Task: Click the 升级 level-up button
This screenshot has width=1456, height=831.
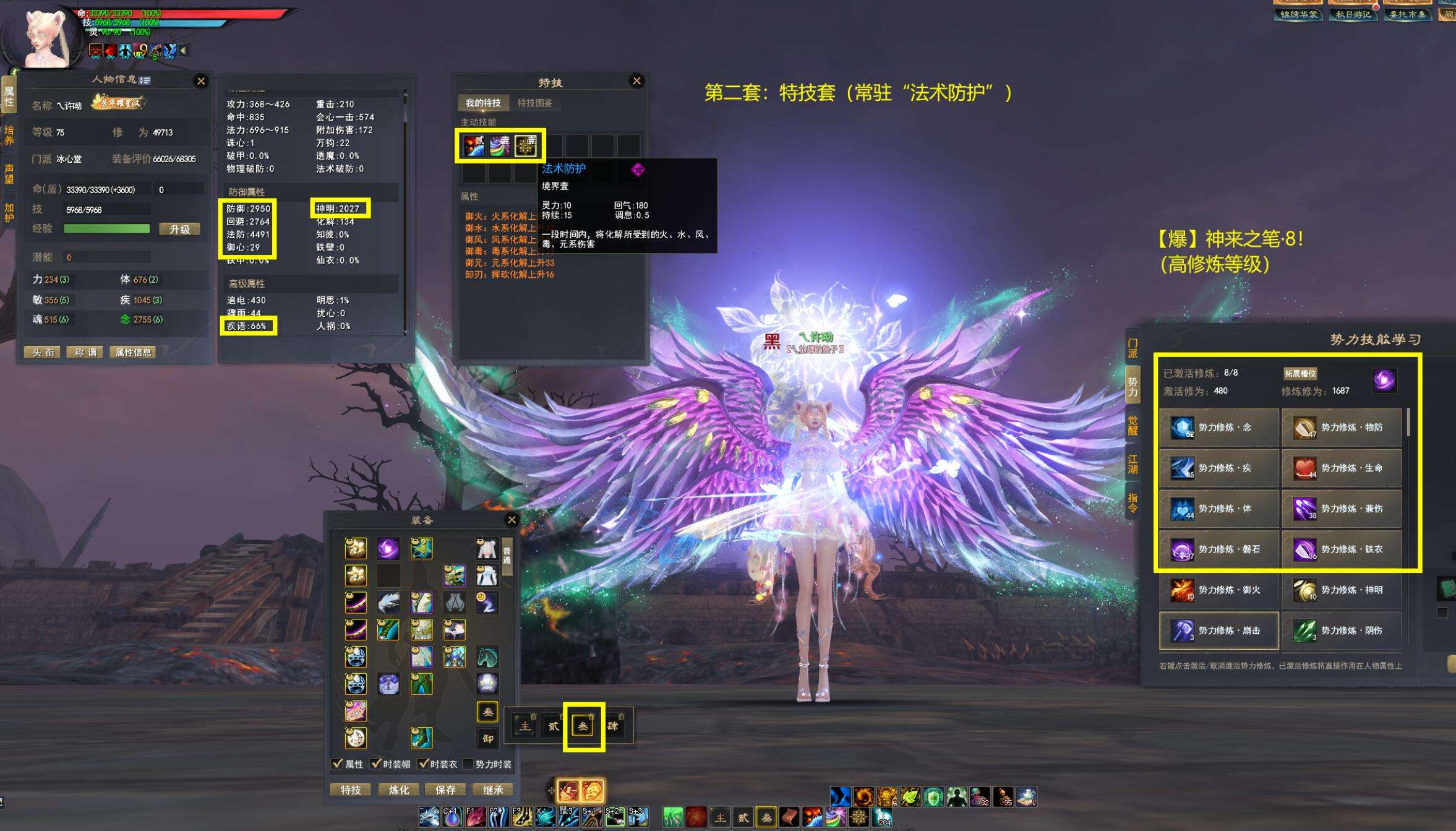Action: click(x=179, y=229)
